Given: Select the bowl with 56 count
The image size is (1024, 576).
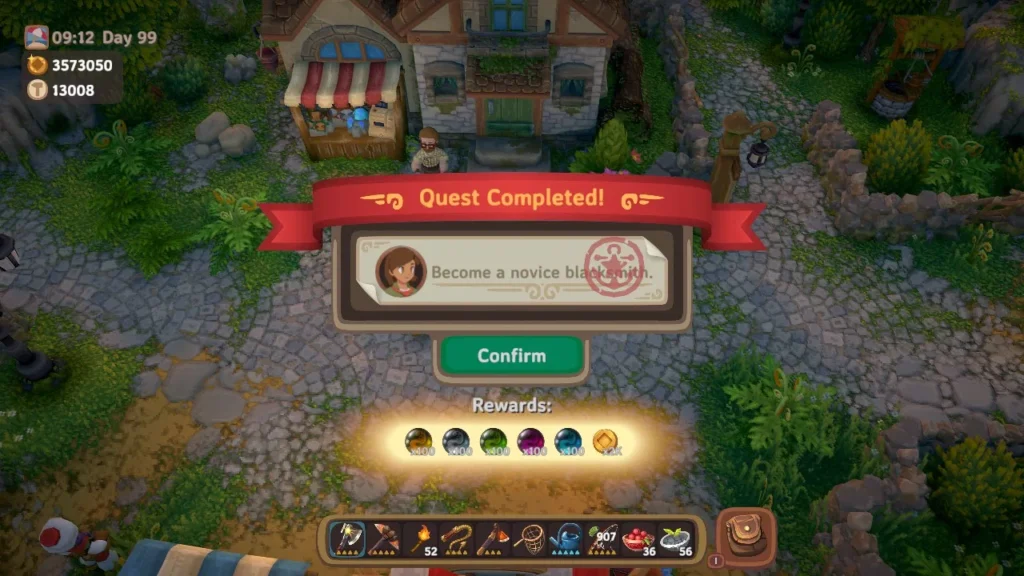Looking at the screenshot, I should click(x=675, y=540).
